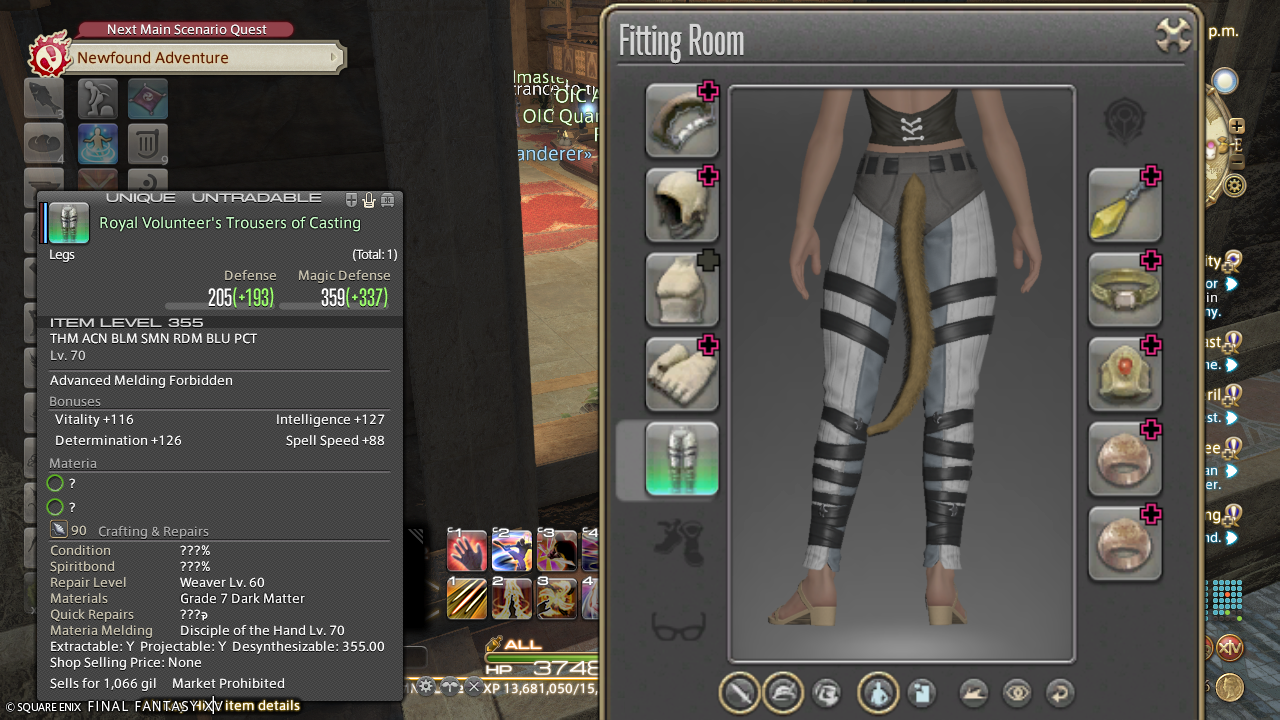Click the eye icon visibility button
1280x720 pixels.
click(1017, 692)
